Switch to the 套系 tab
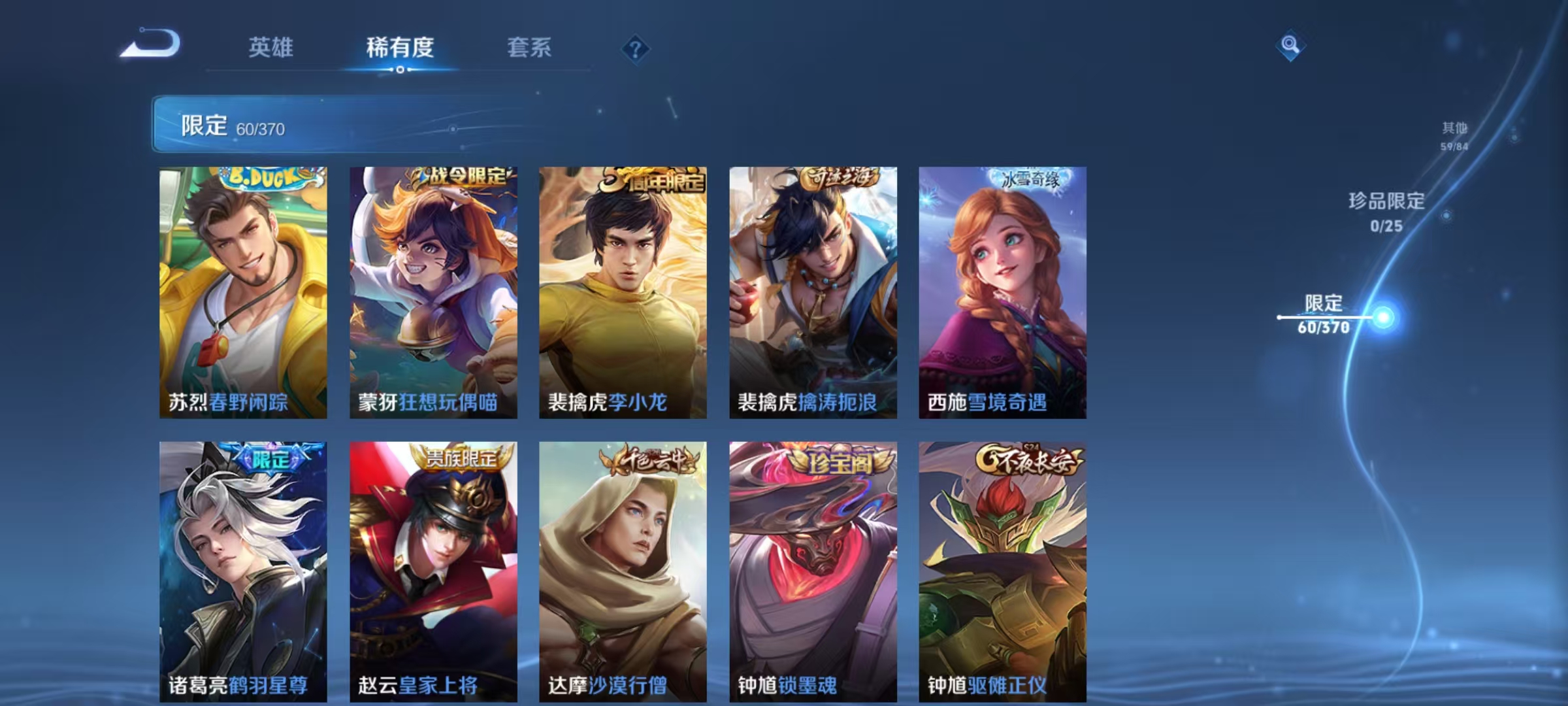 coord(529,47)
